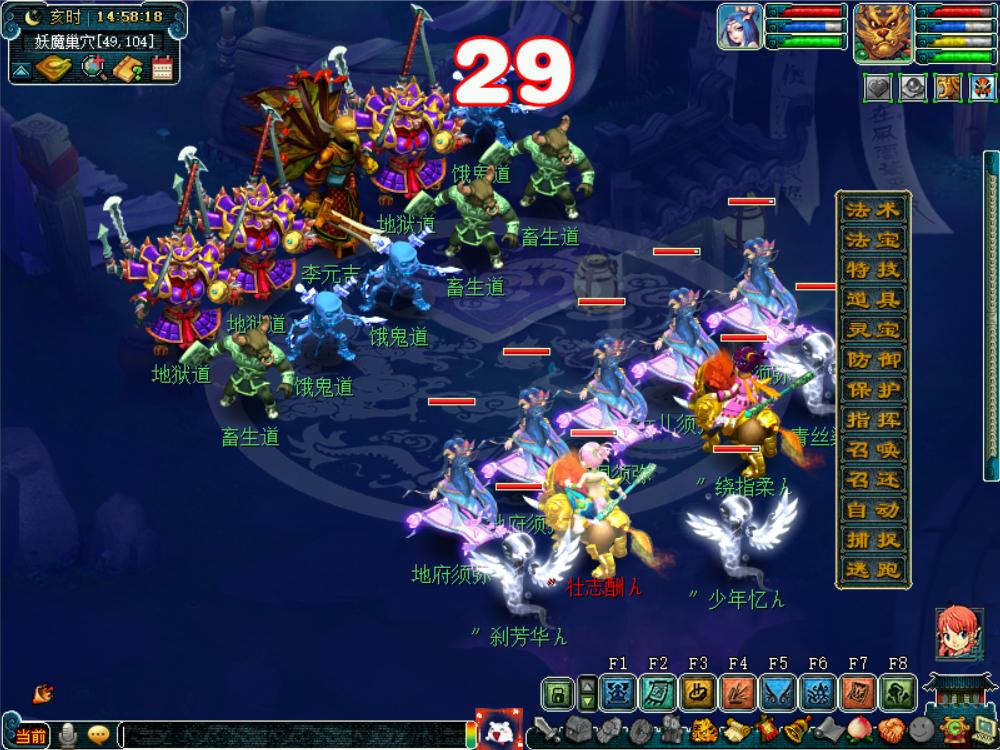The height and width of the screenshot is (750, 1000).
Task: Choose 保护 (Protect) battle command
Action: (873, 389)
